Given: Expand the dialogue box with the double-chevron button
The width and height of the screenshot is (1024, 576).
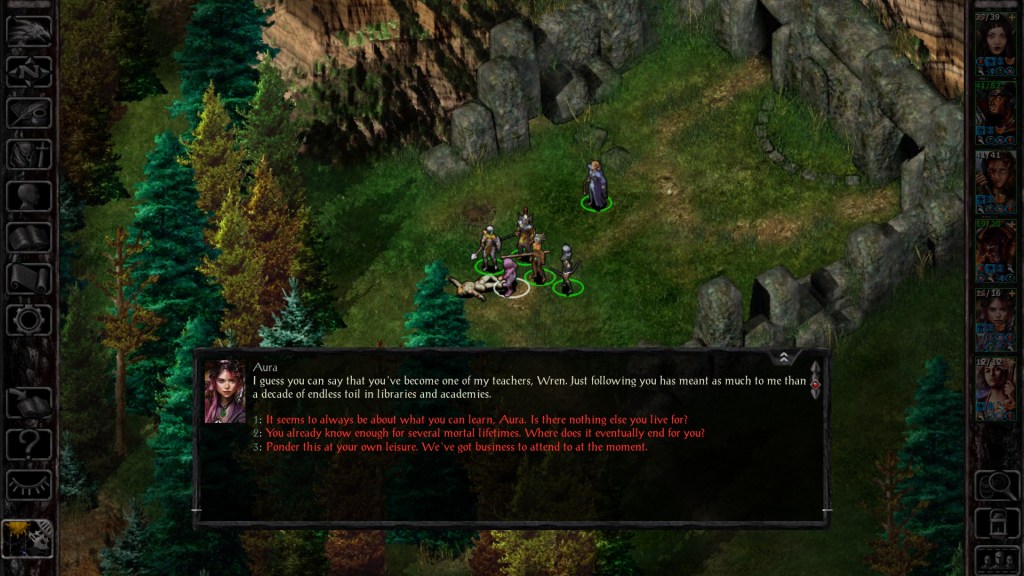Looking at the screenshot, I should click(784, 357).
